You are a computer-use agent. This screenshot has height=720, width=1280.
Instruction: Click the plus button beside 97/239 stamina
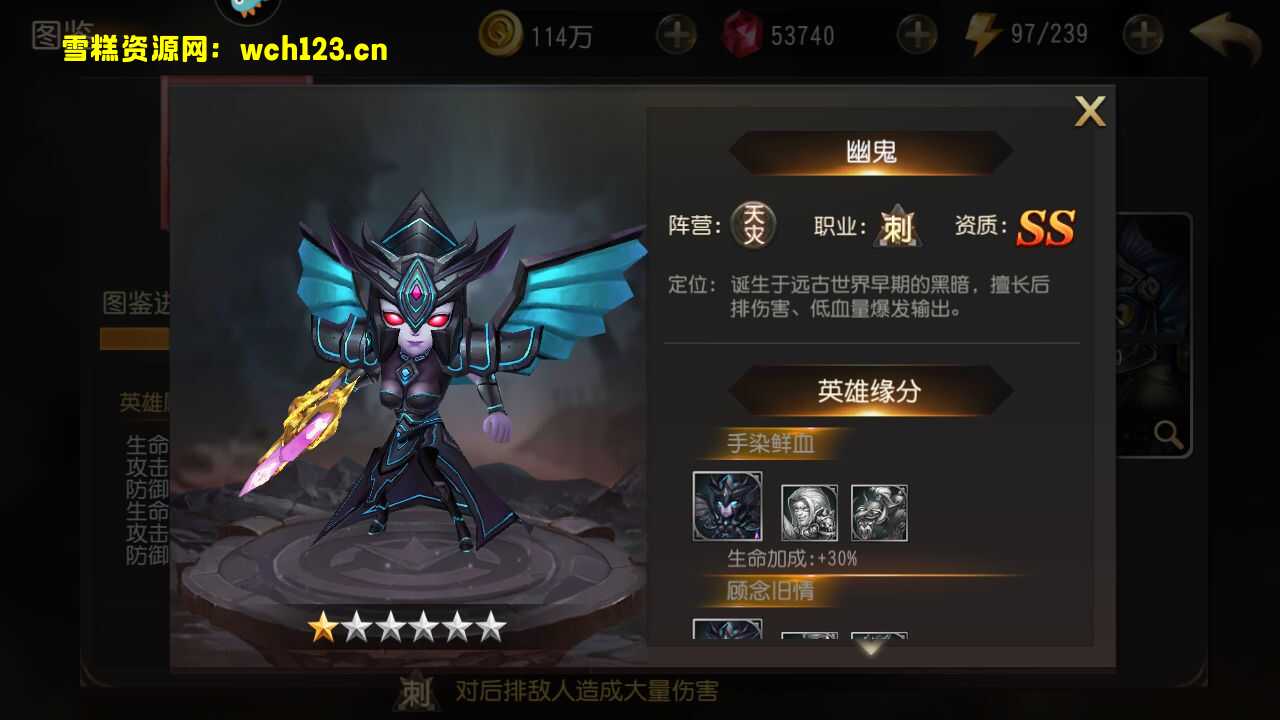tap(1142, 33)
